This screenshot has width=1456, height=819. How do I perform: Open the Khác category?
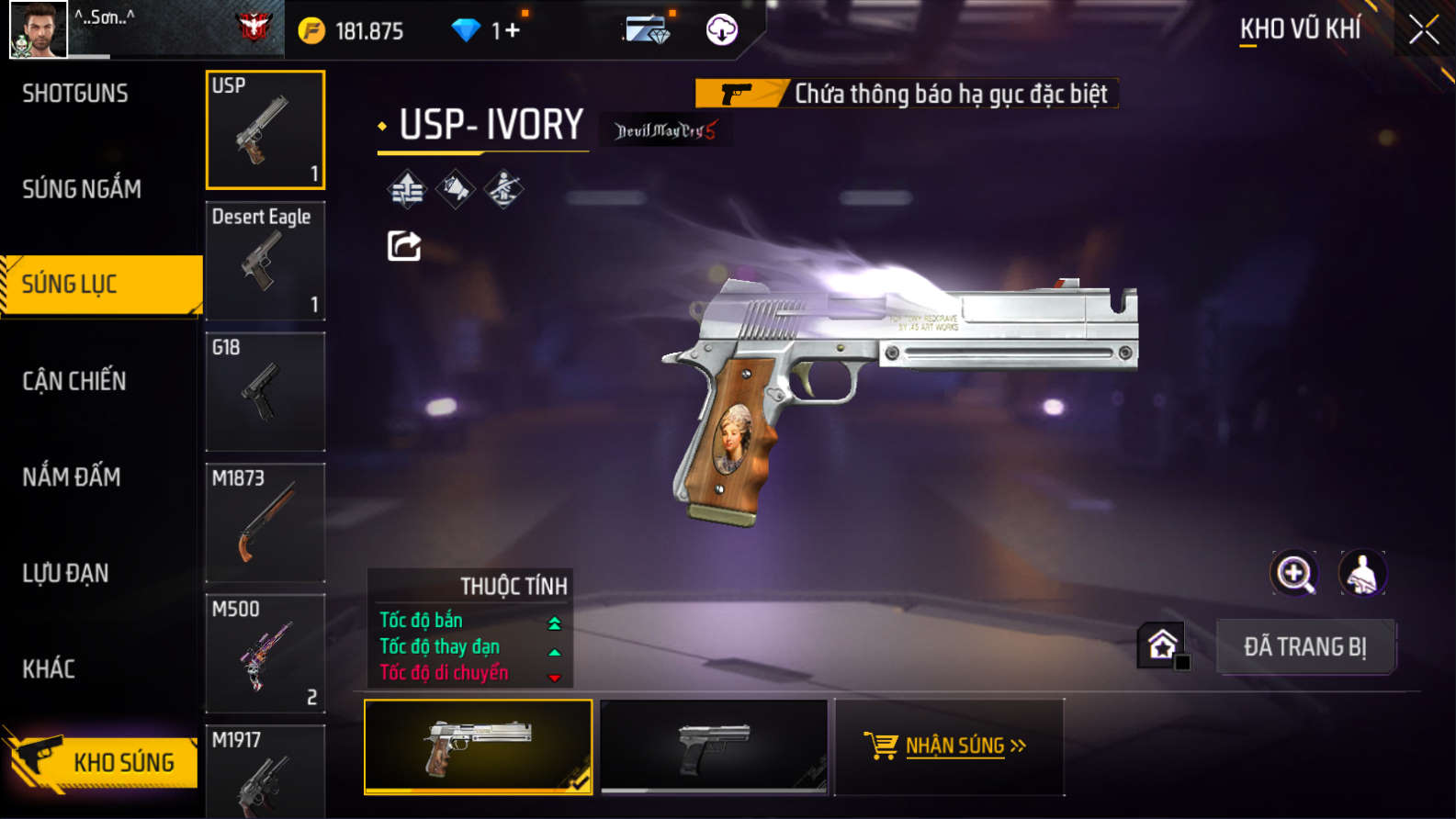pyautogui.click(x=49, y=668)
